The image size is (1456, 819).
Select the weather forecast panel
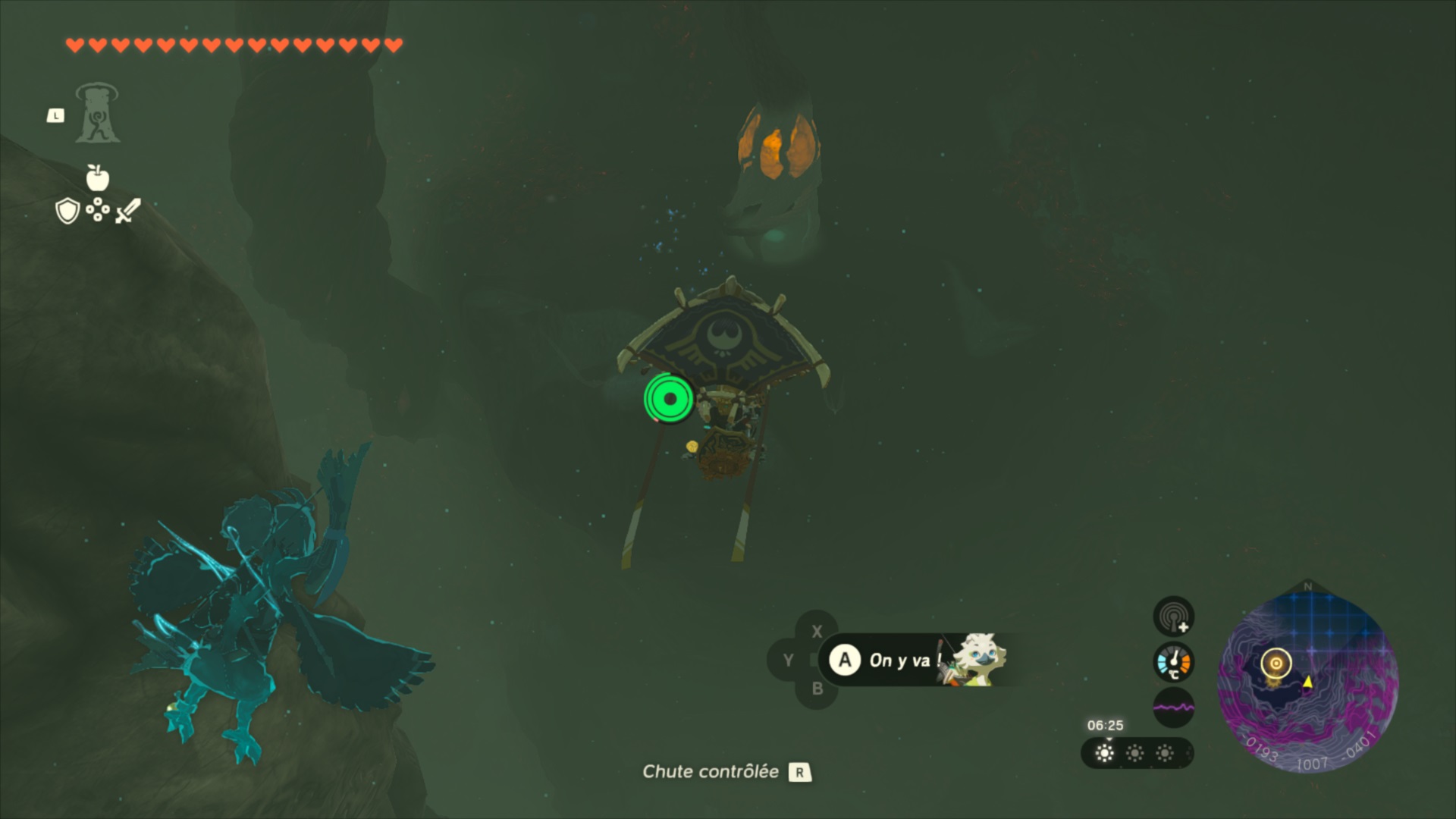tap(1136, 753)
